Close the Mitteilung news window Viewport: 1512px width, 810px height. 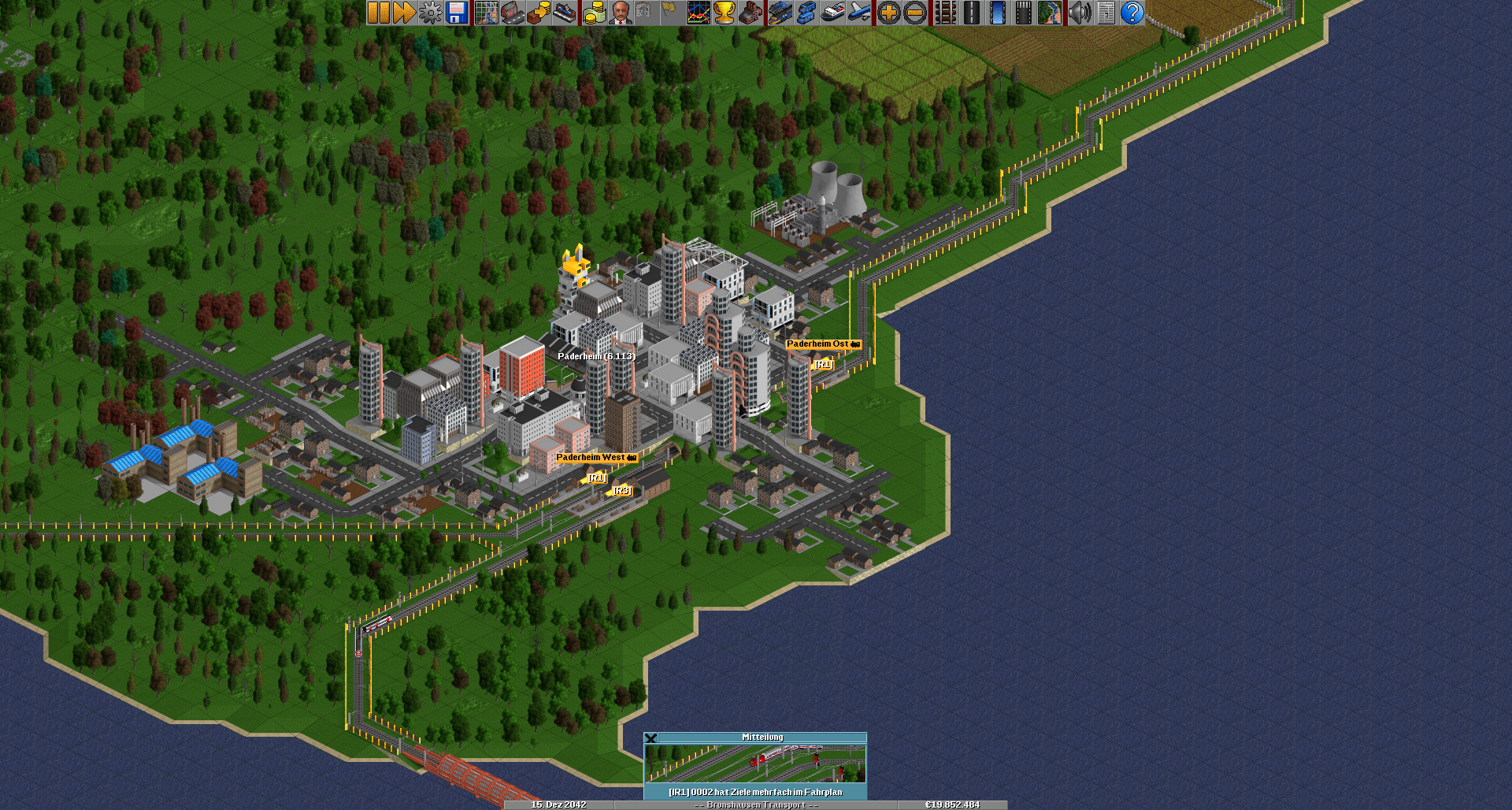click(650, 738)
